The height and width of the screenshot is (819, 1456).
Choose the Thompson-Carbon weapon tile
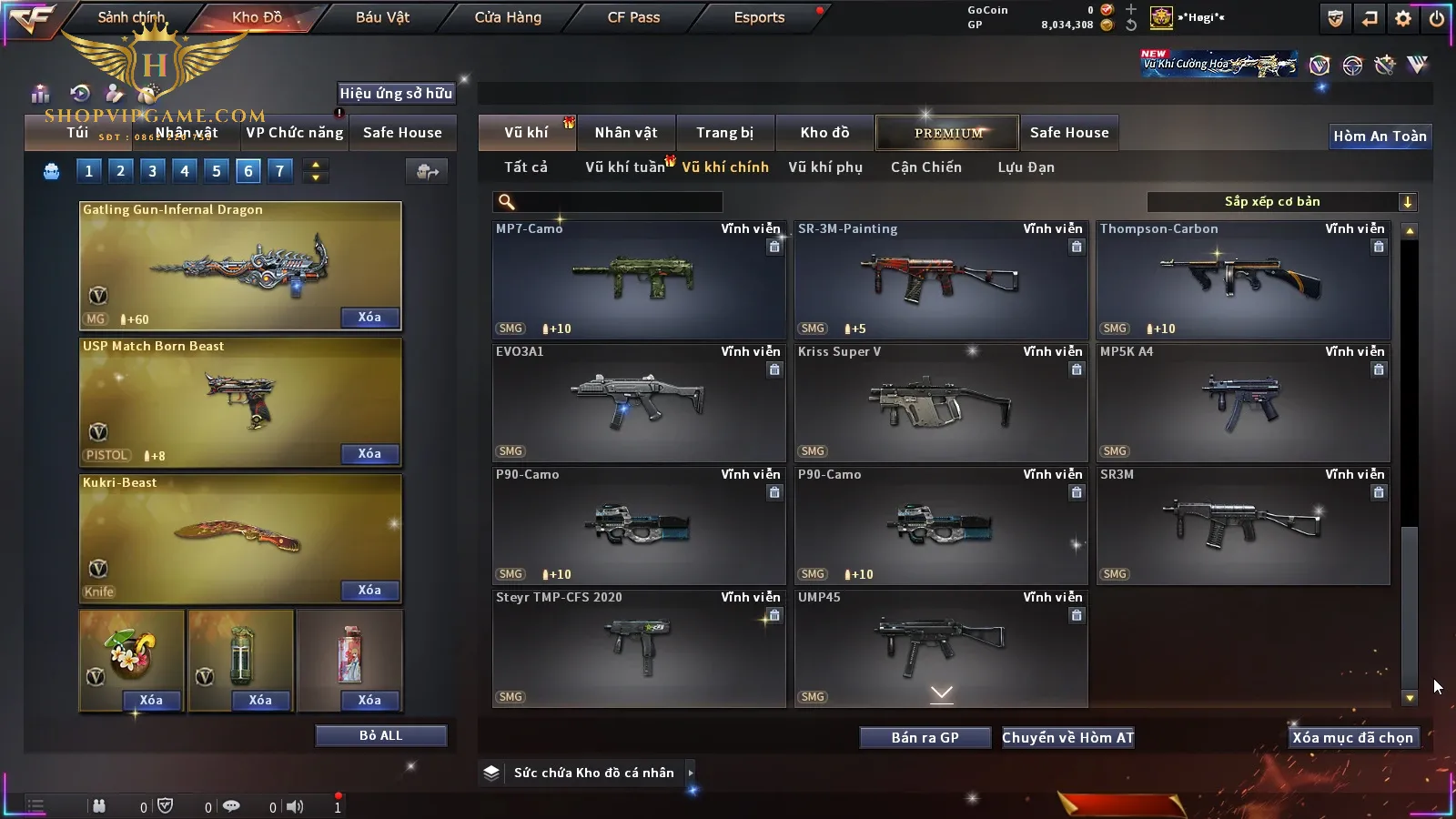1243,279
